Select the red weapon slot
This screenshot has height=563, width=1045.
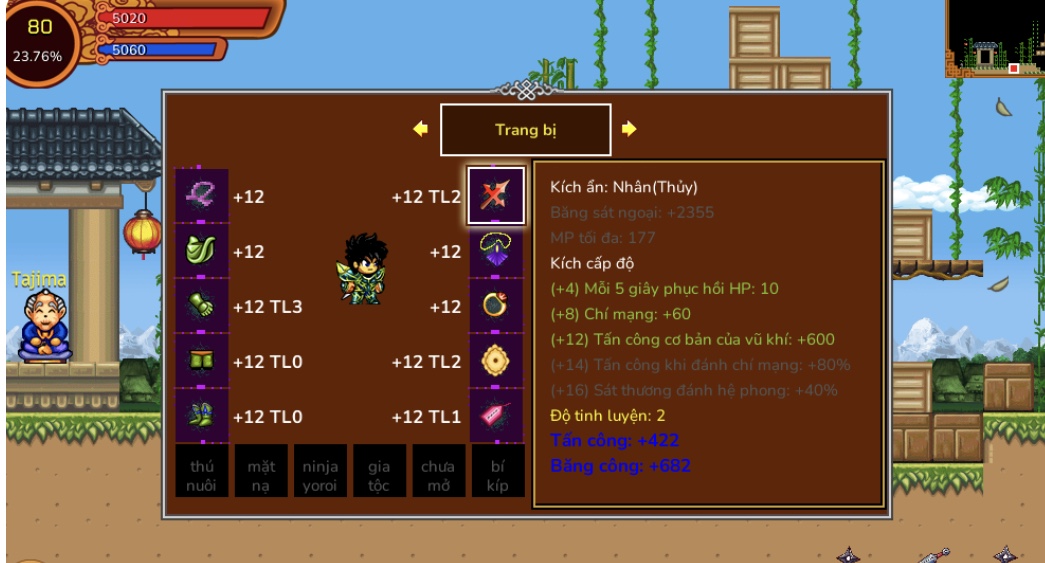click(x=496, y=196)
